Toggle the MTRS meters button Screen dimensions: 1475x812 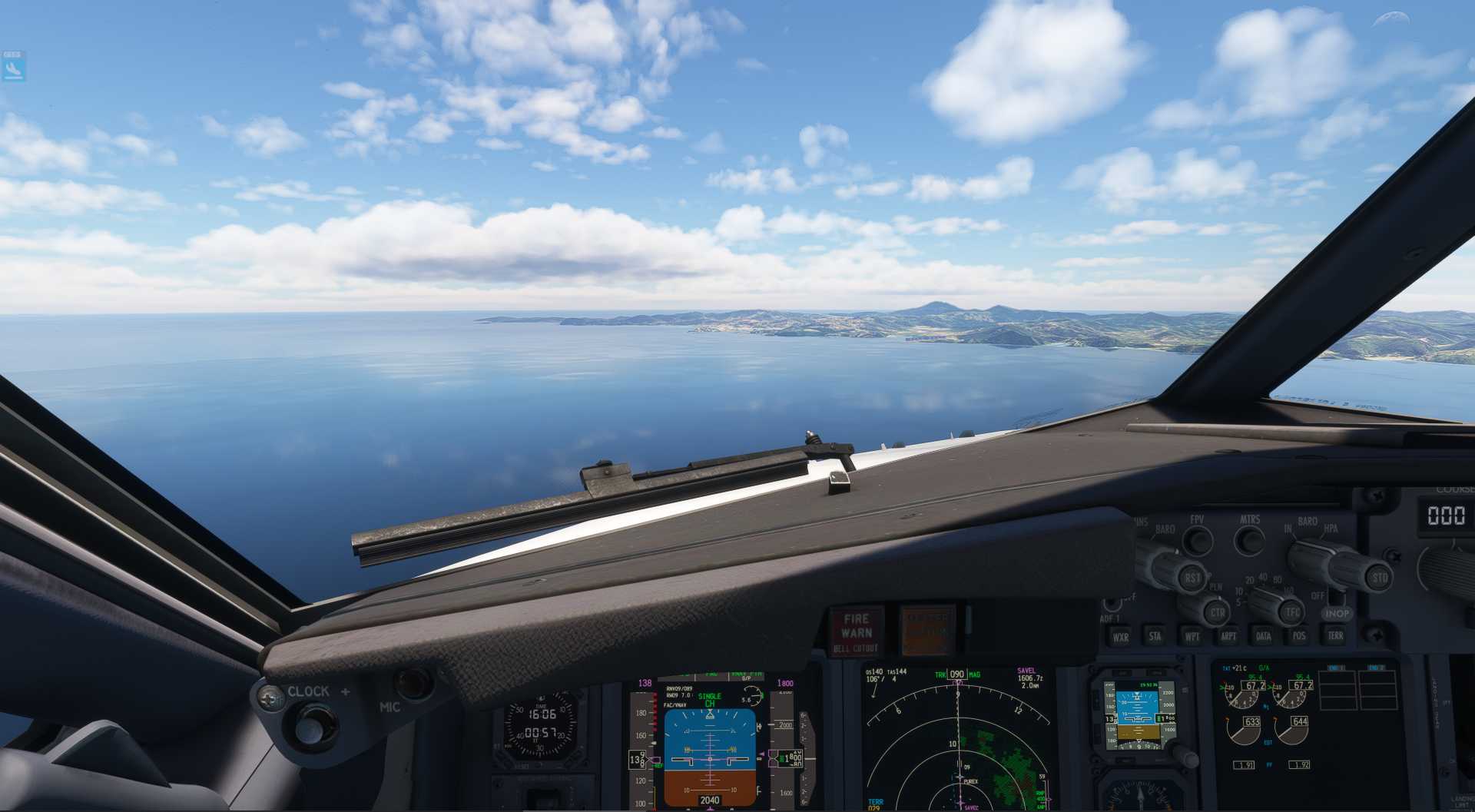1250,540
